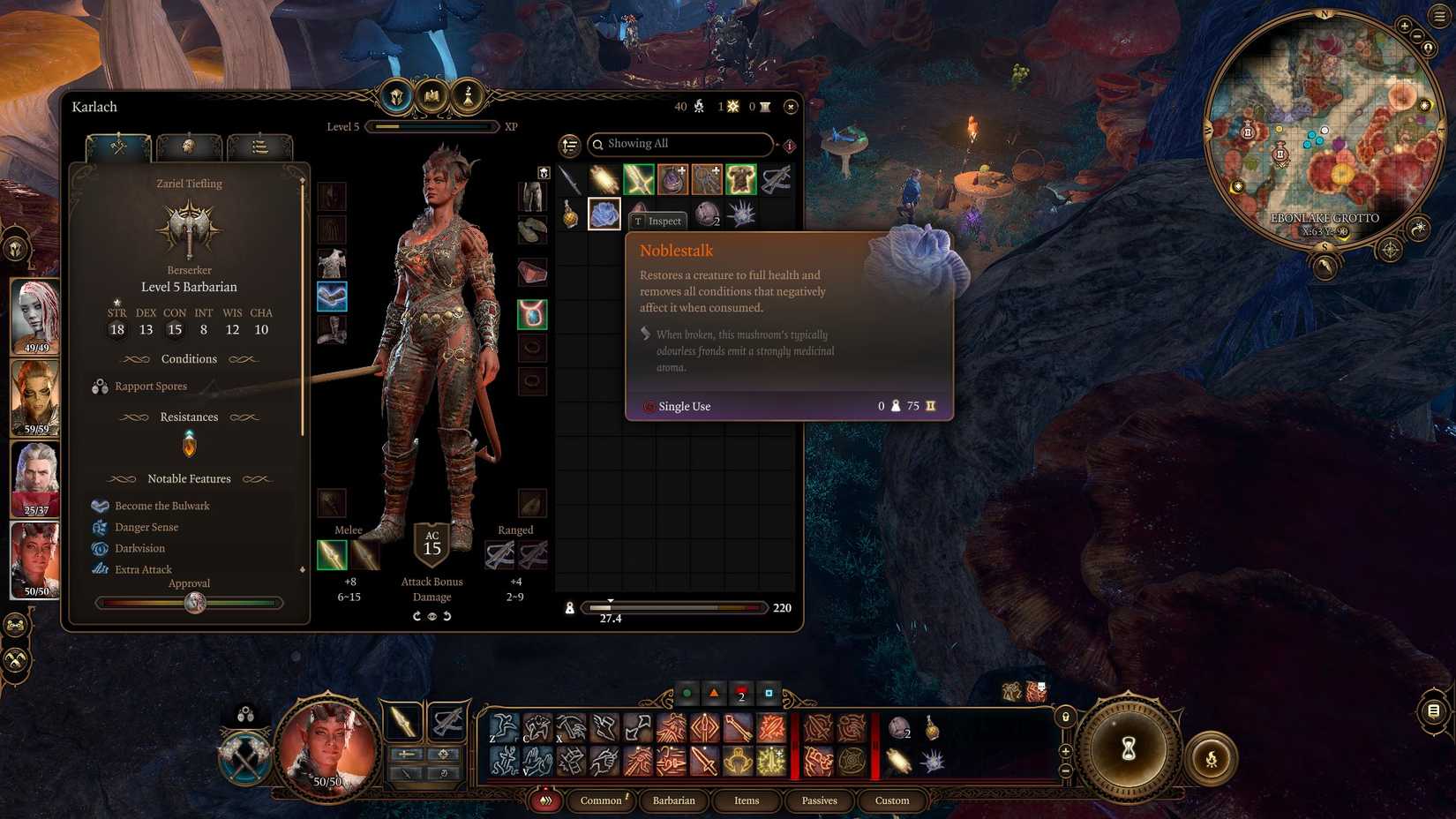The width and height of the screenshot is (1456, 819).
Task: Open the spellbook icon above the character sheet
Action: tap(432, 95)
